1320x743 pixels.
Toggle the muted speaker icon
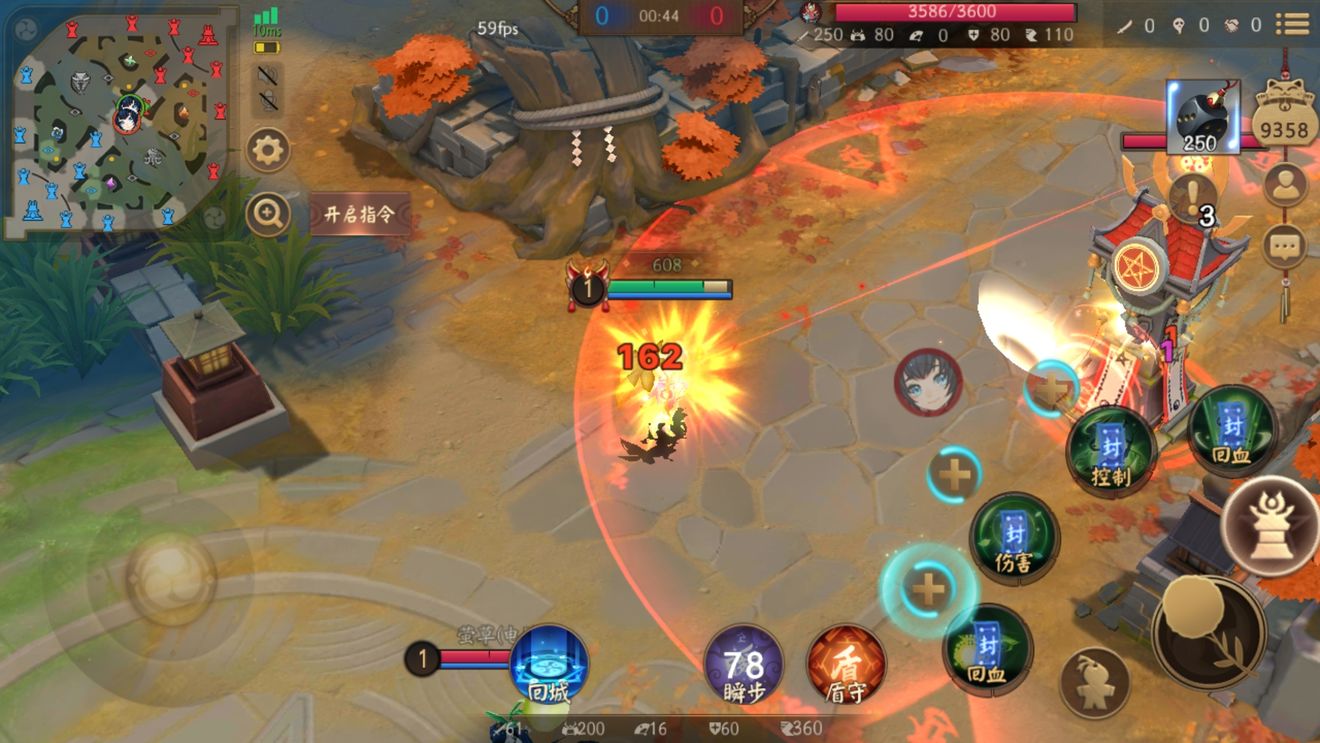click(268, 74)
